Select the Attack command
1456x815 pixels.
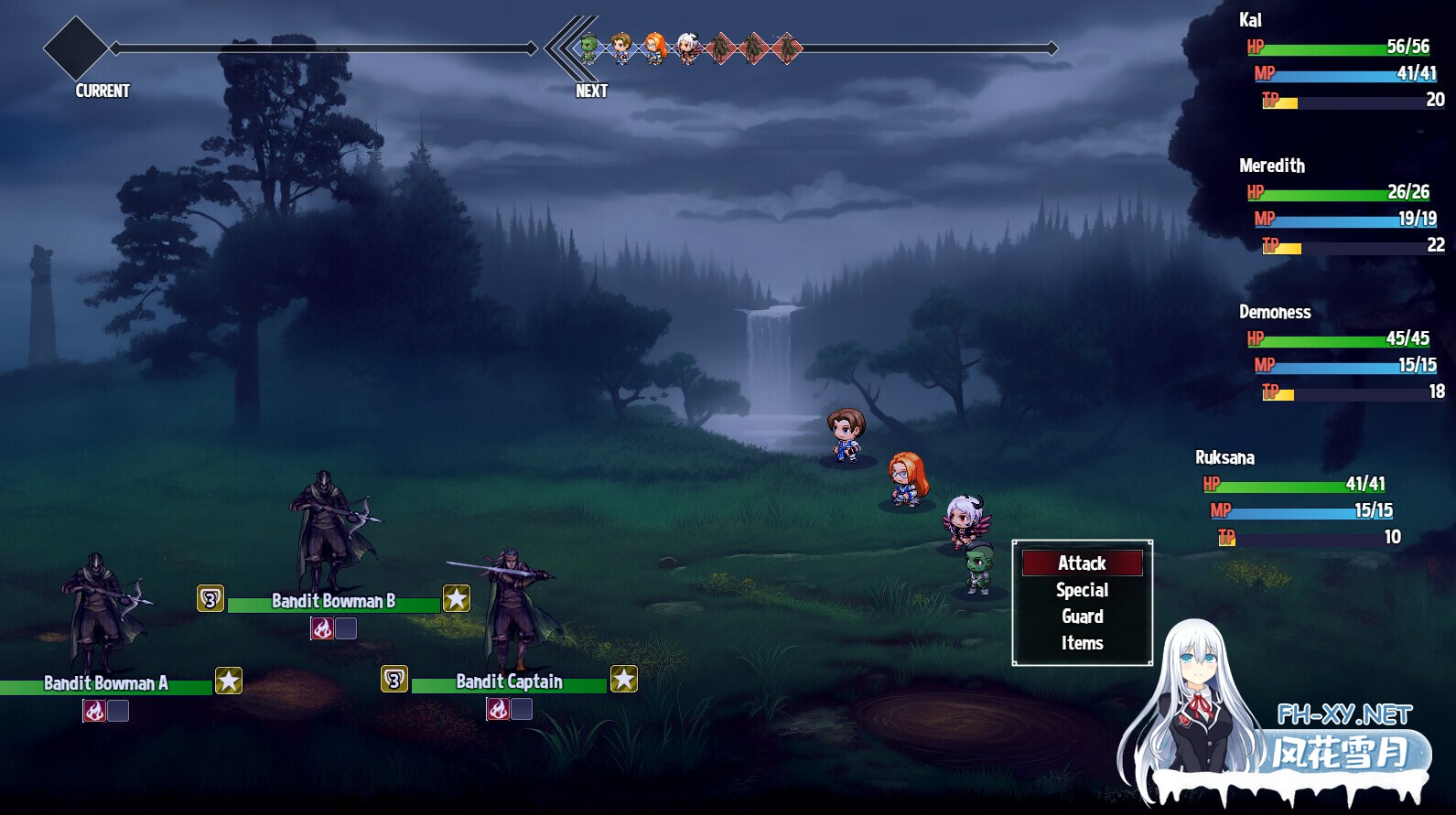(1082, 563)
